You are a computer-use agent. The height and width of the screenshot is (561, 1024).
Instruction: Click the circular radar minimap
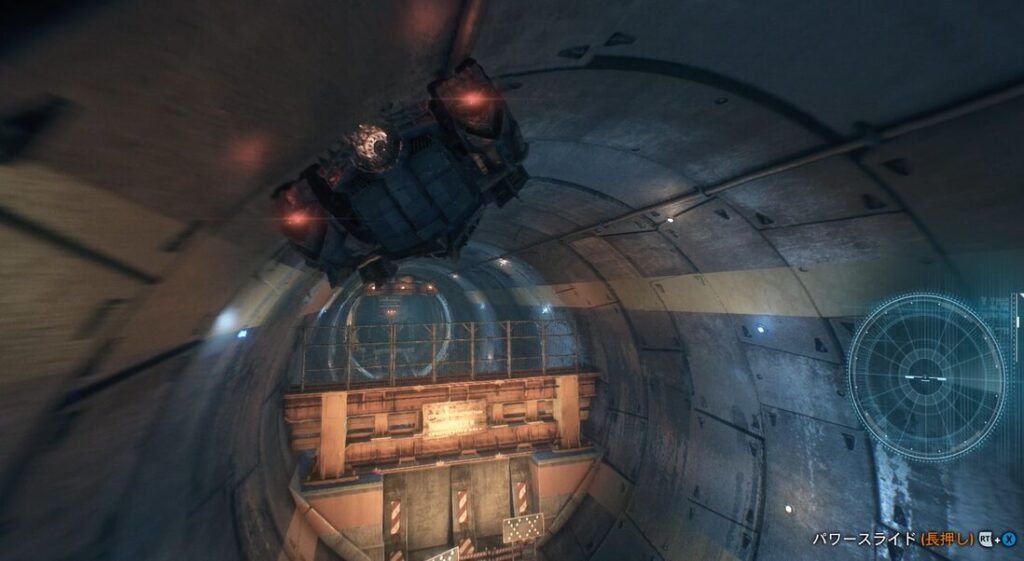(x=927, y=376)
